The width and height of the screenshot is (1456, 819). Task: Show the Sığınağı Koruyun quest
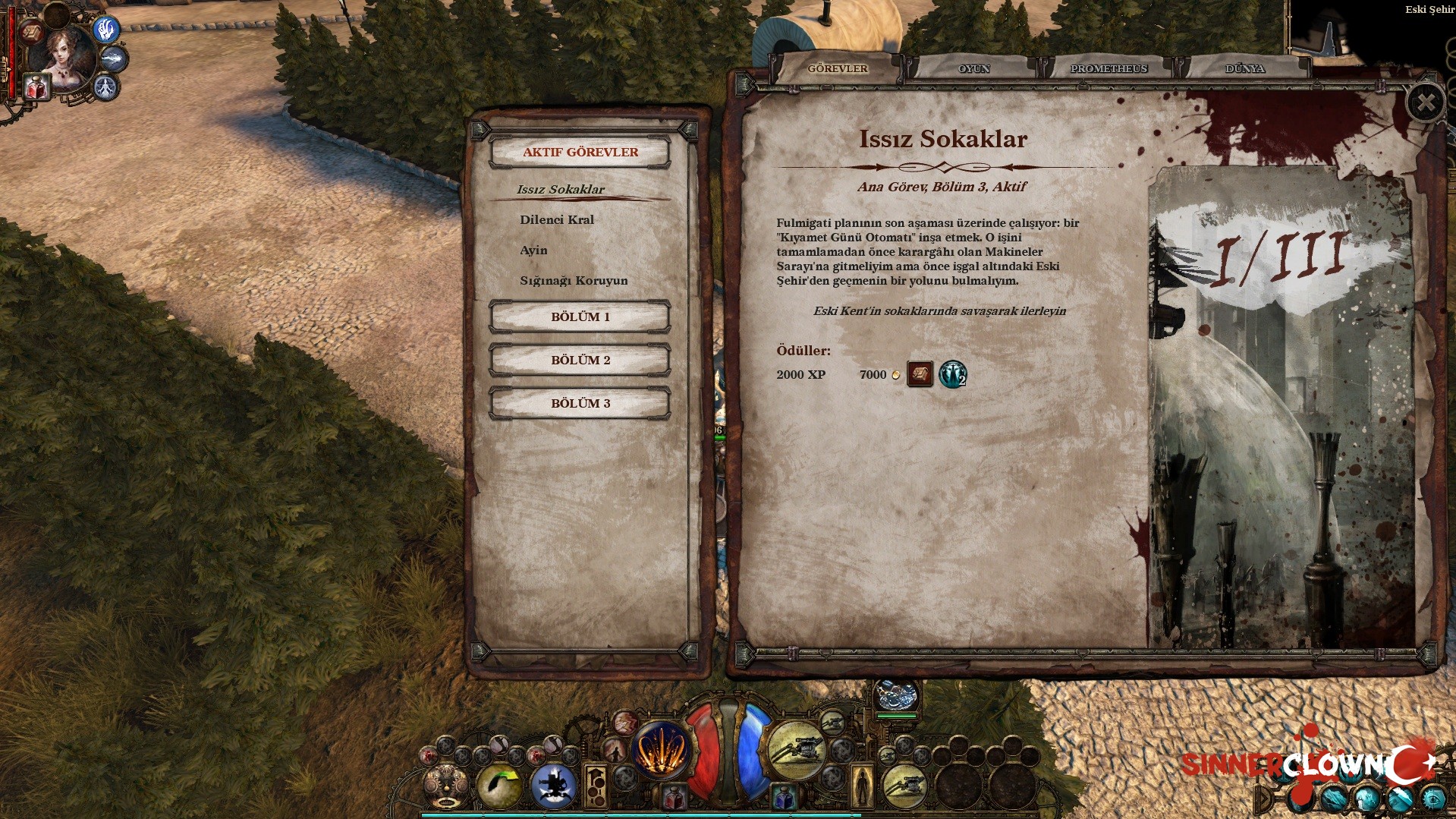574,281
